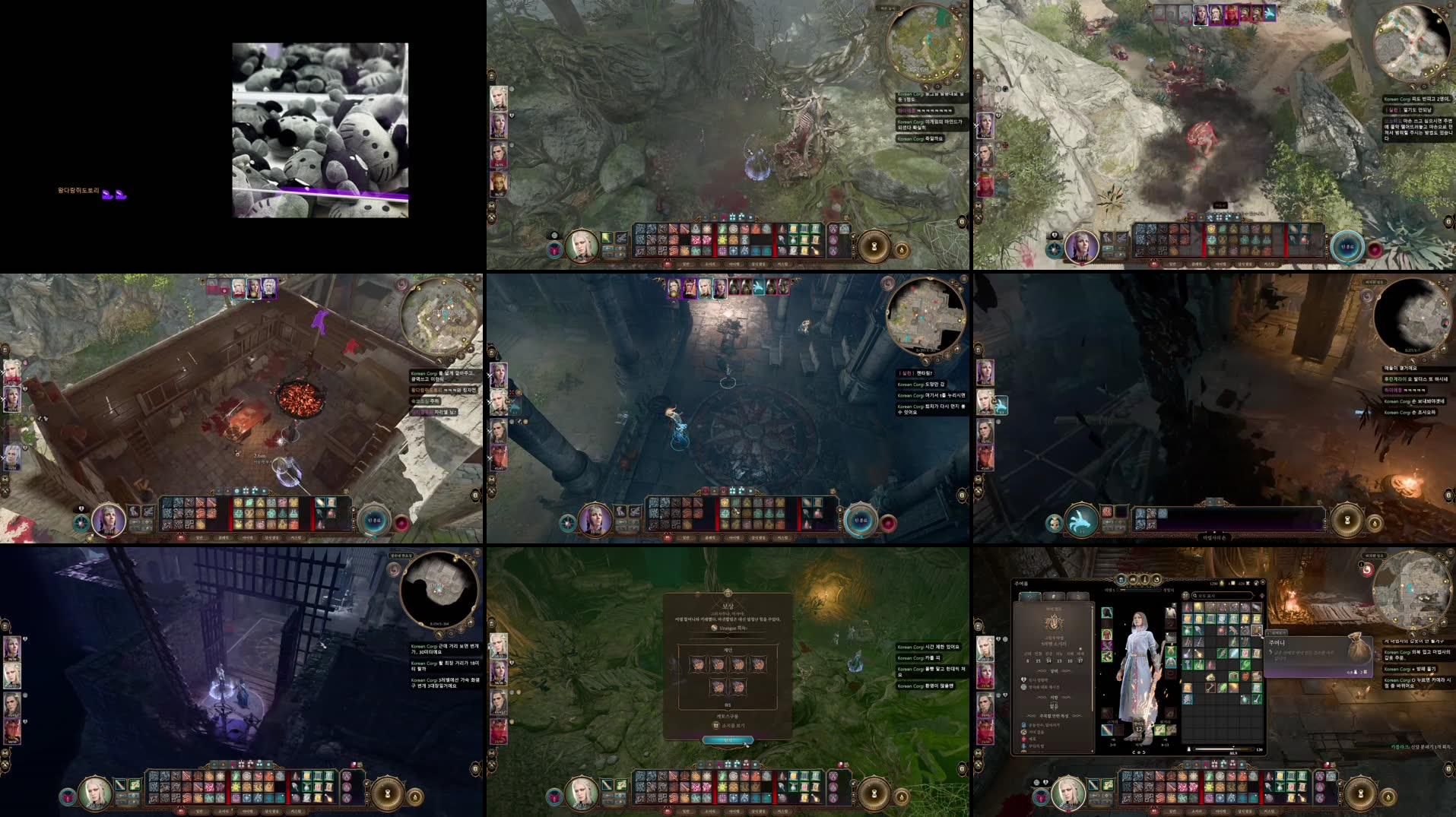1456x817 pixels.
Task: Click the inventory sort/filter funnel icon
Action: [x=1261, y=596]
